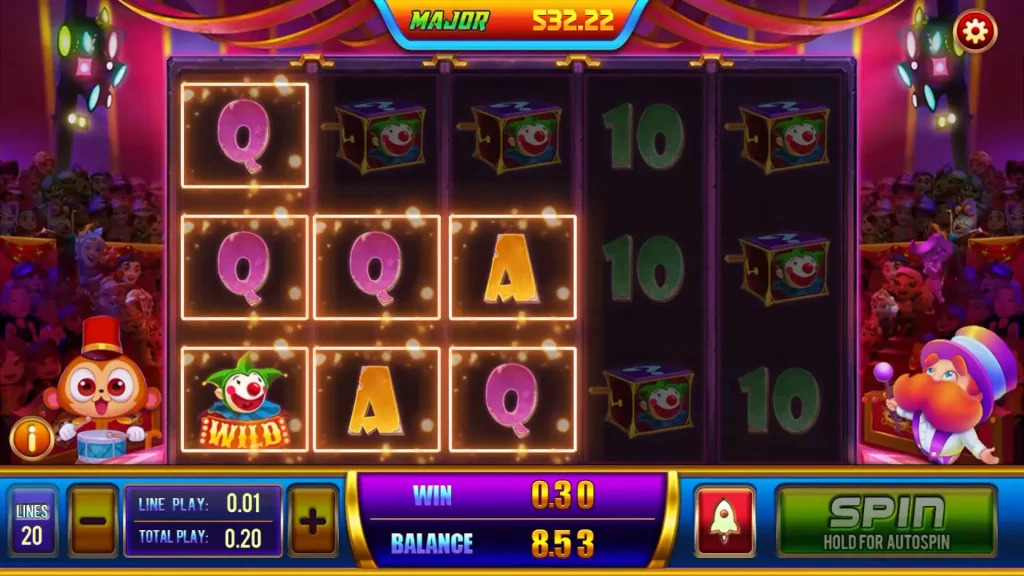
Task: Spin the slot reels
Action: [886, 520]
